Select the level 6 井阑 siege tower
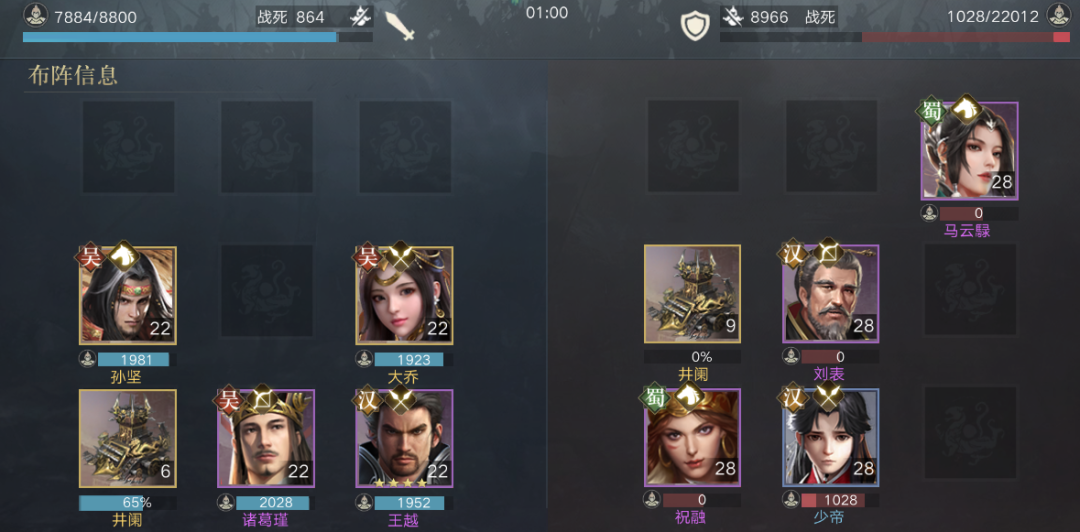The height and width of the screenshot is (532, 1080). coord(128,438)
